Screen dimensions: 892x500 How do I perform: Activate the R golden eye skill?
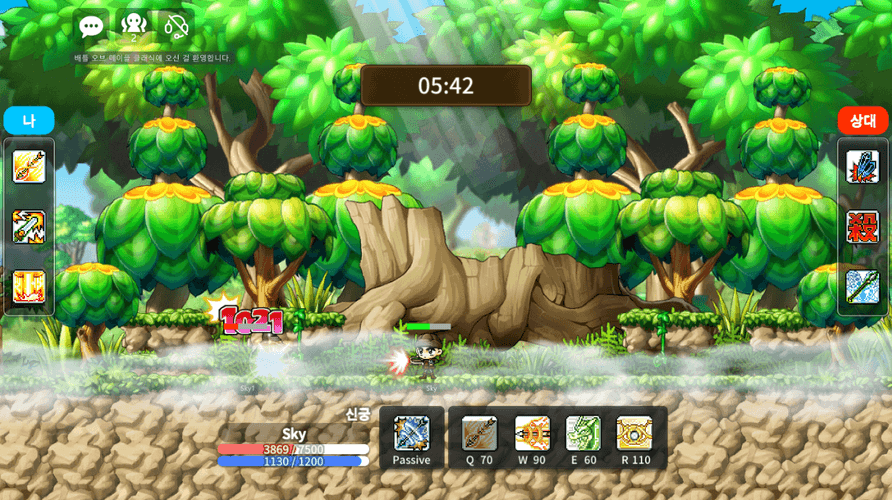point(634,434)
